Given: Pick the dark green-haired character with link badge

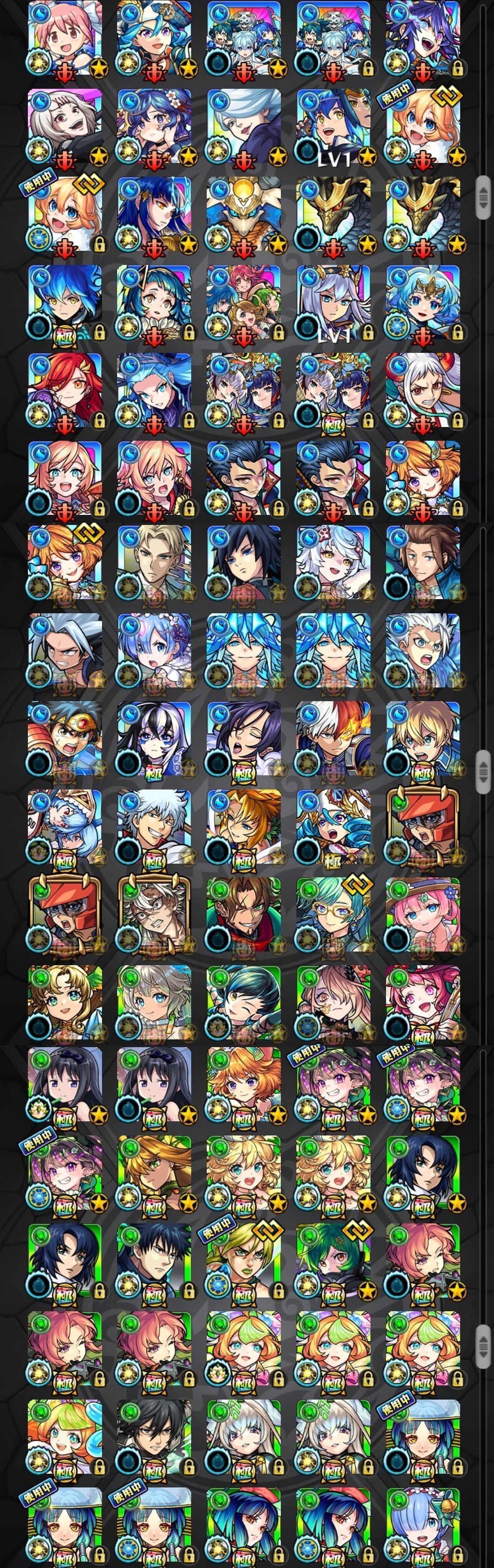Looking at the screenshot, I should coord(333,1261).
